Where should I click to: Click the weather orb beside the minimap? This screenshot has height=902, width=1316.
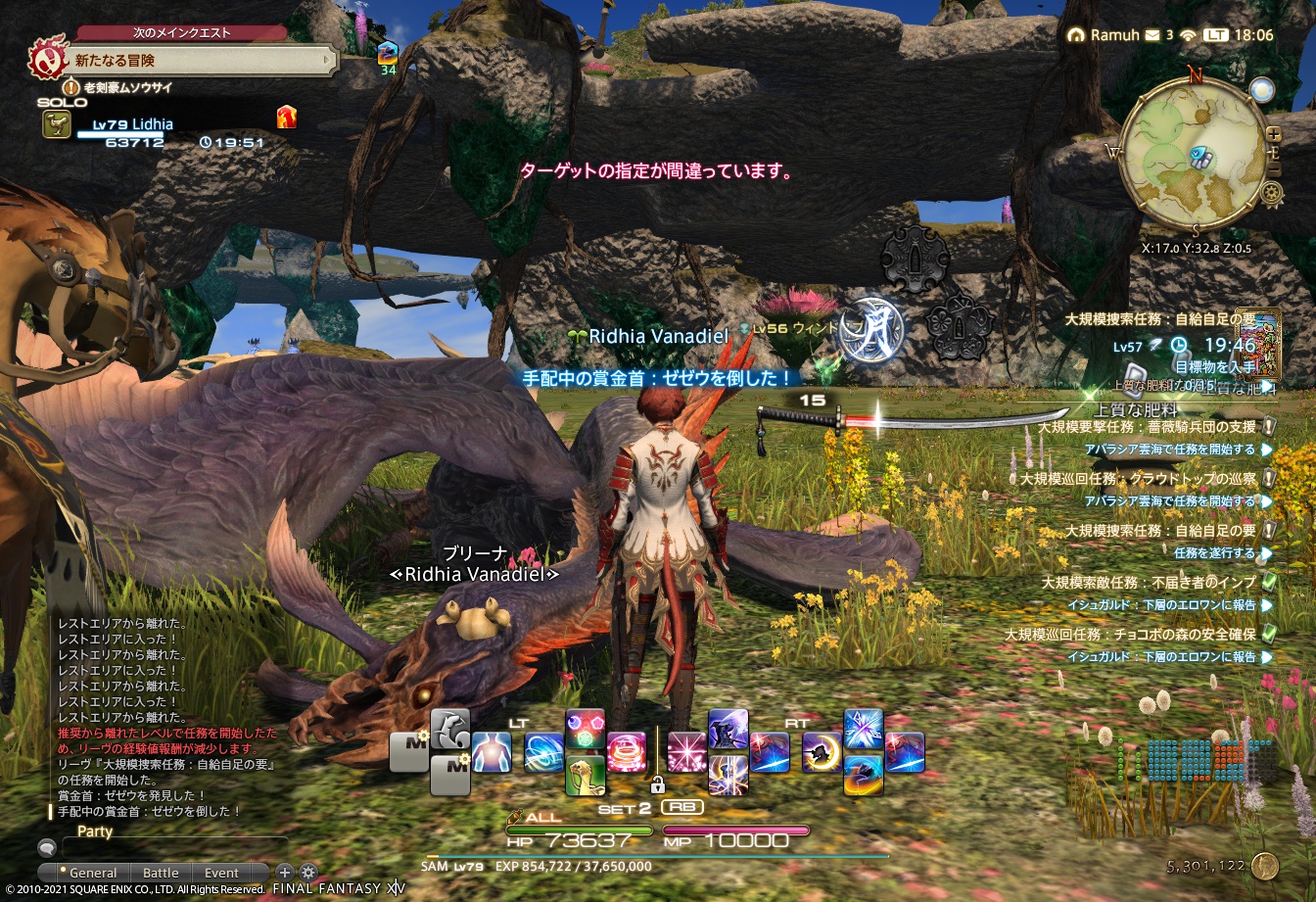click(1263, 90)
